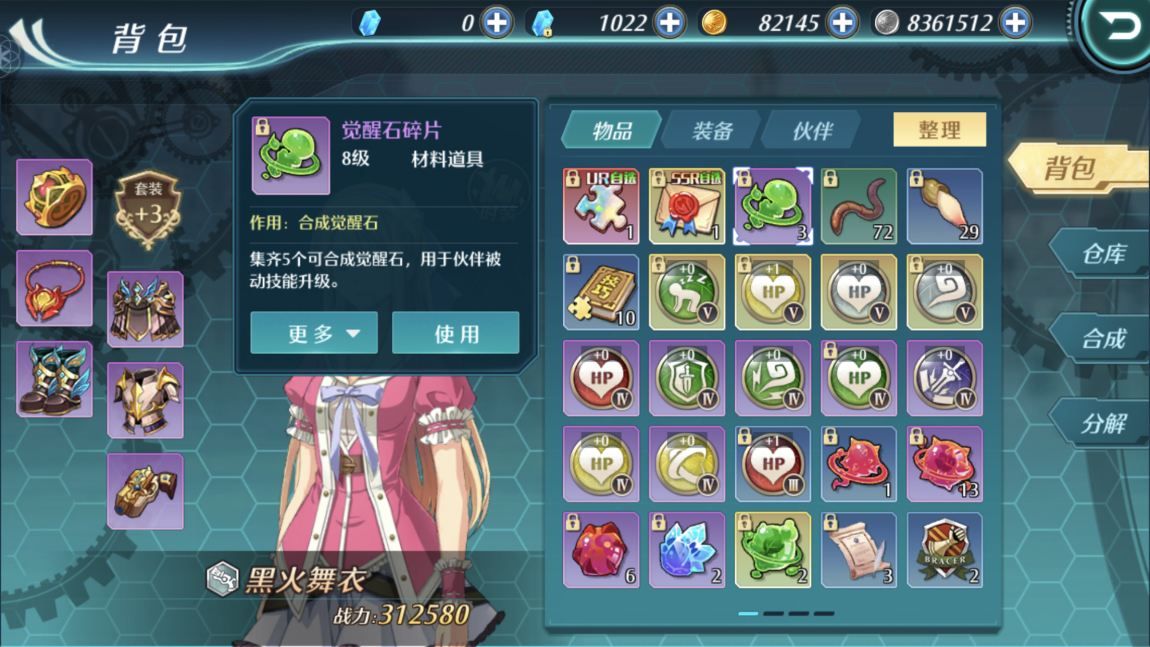Select the 物品 items tab
1150x647 pixels.
click(x=611, y=131)
